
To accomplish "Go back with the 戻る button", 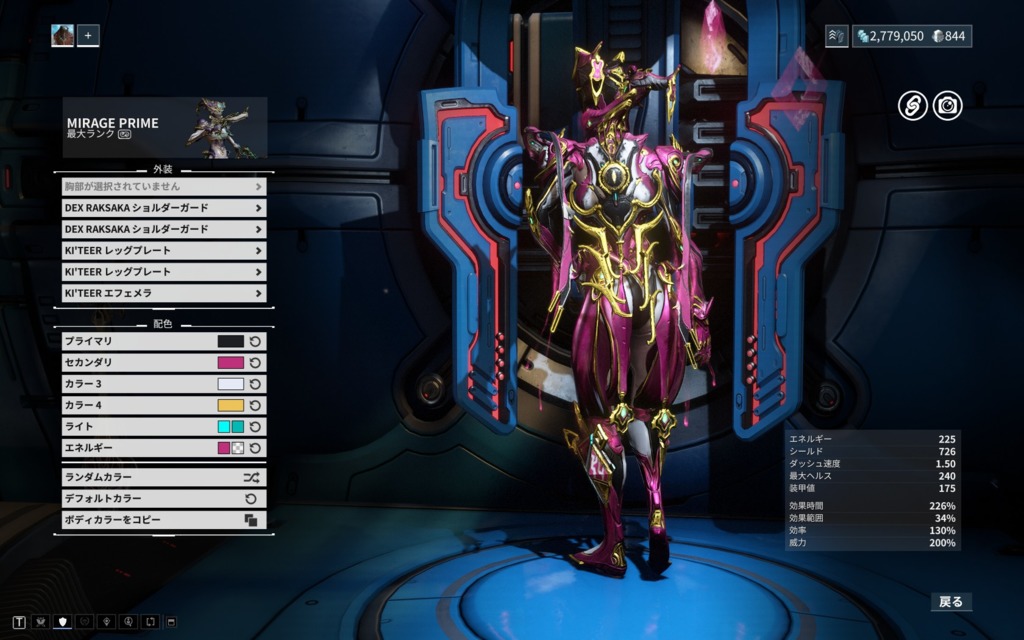I will [950, 601].
